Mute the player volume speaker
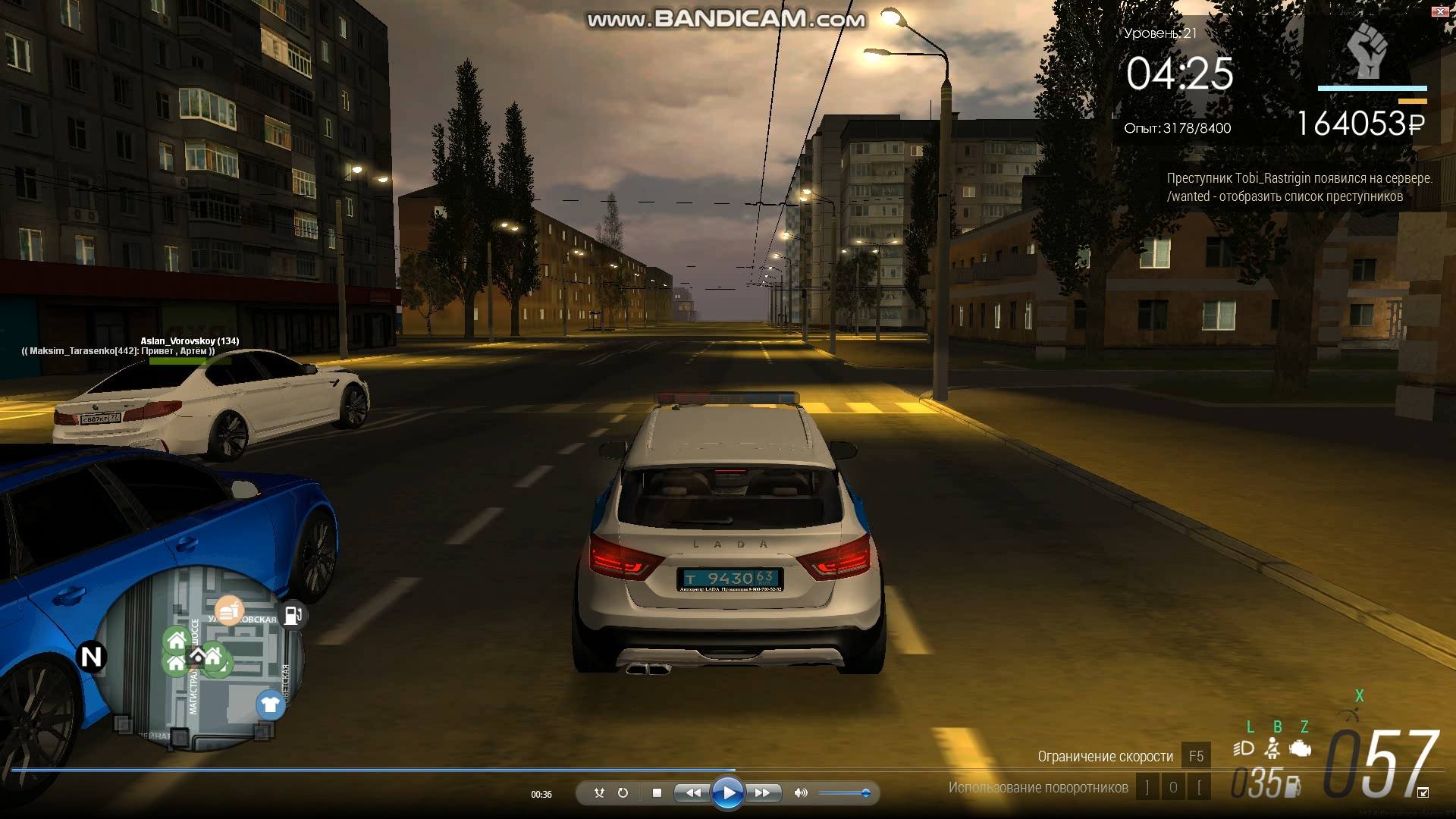This screenshot has height=819, width=1456. pyautogui.click(x=800, y=793)
